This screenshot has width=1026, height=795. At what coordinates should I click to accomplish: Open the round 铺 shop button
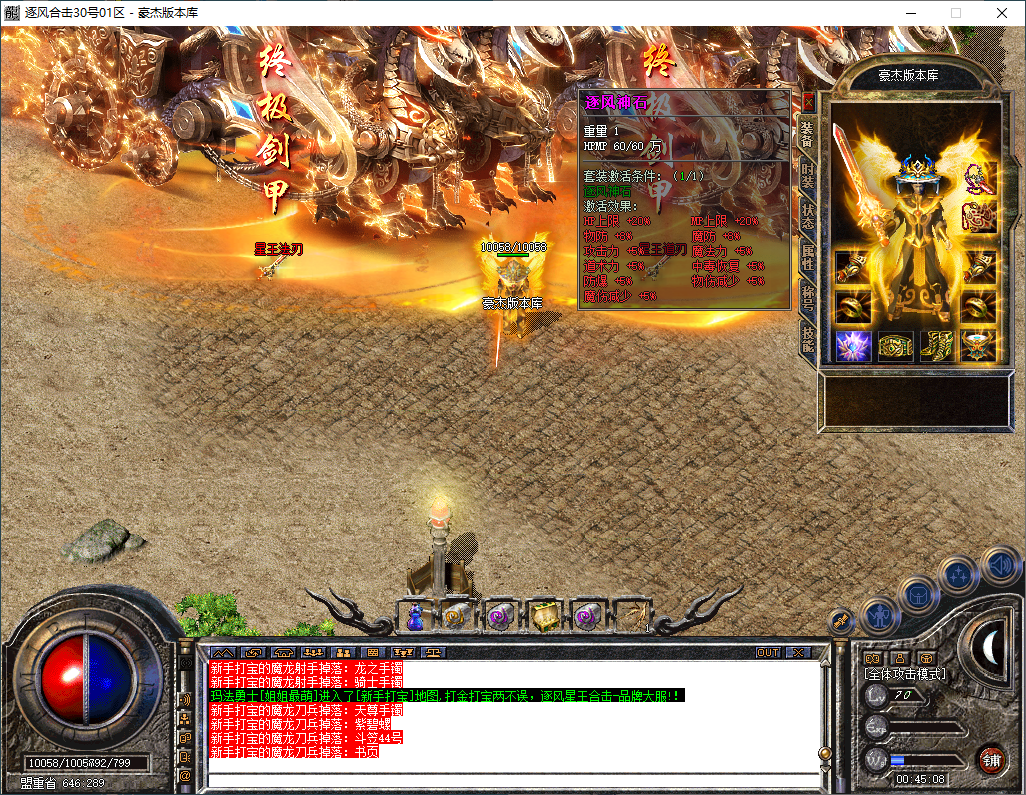point(991,759)
